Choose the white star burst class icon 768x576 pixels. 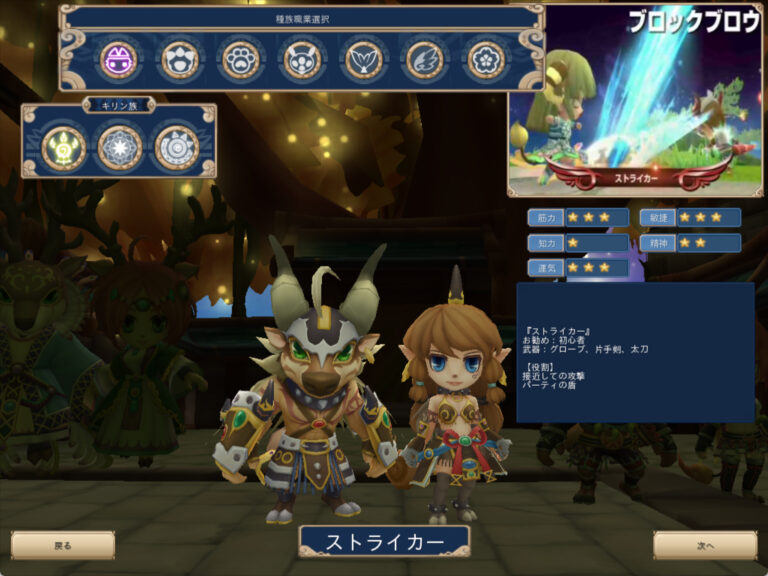click(x=120, y=147)
